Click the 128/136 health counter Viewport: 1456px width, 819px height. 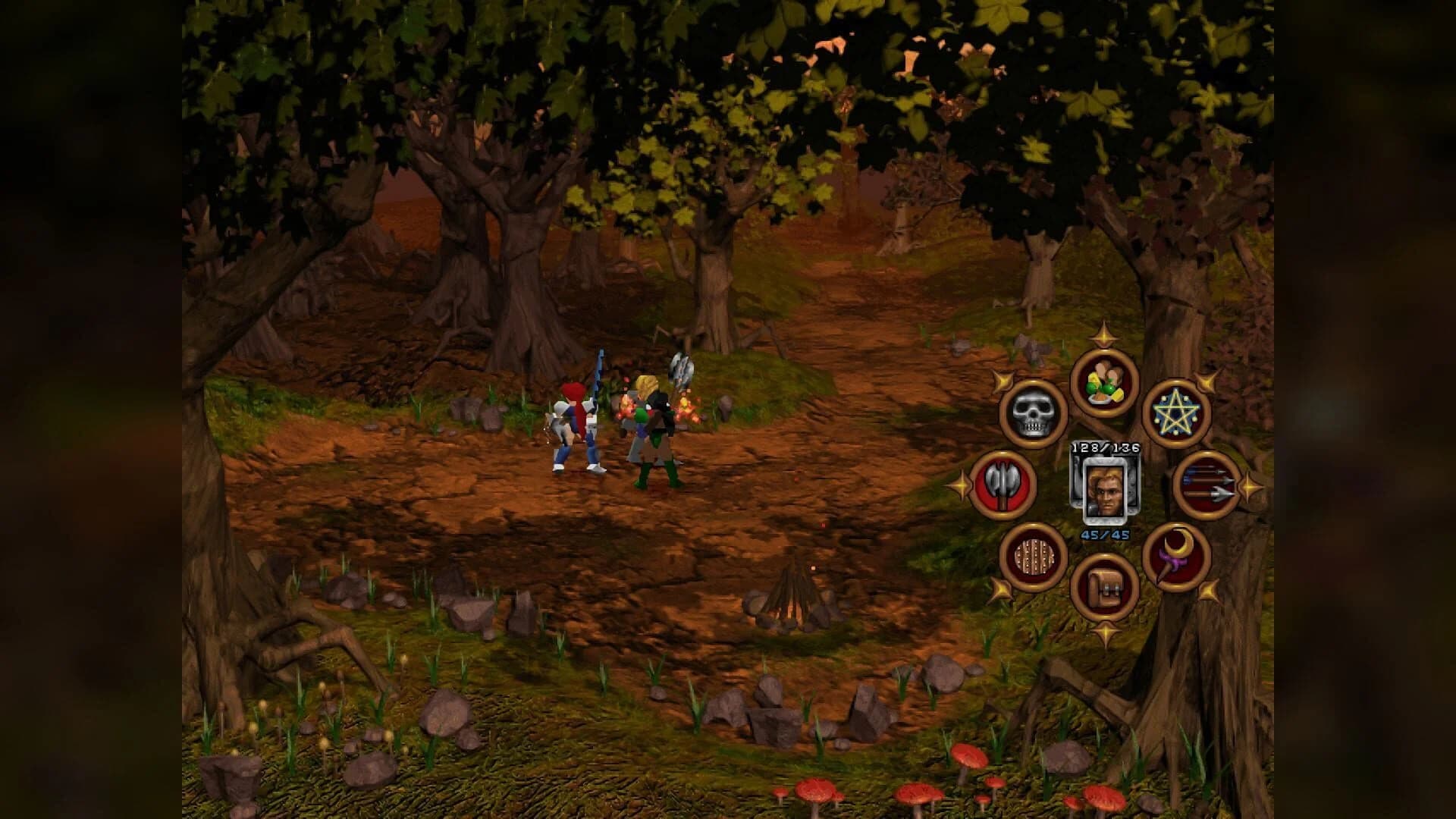(1105, 447)
